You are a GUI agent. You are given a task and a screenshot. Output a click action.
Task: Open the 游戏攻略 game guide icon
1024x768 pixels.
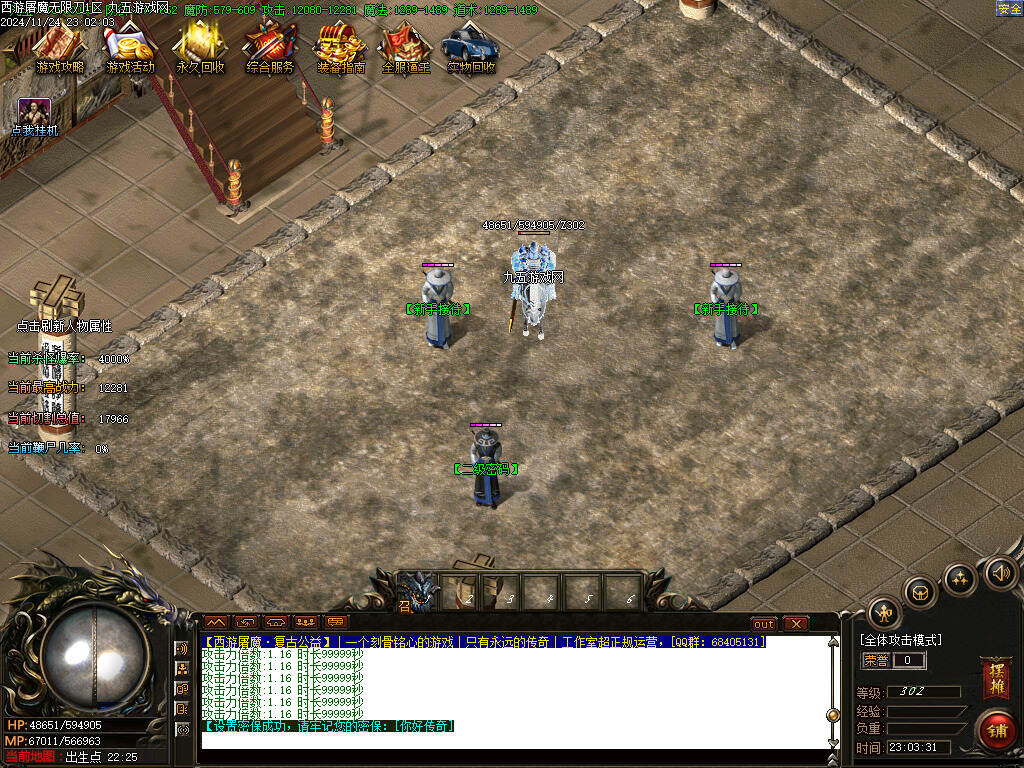point(60,48)
